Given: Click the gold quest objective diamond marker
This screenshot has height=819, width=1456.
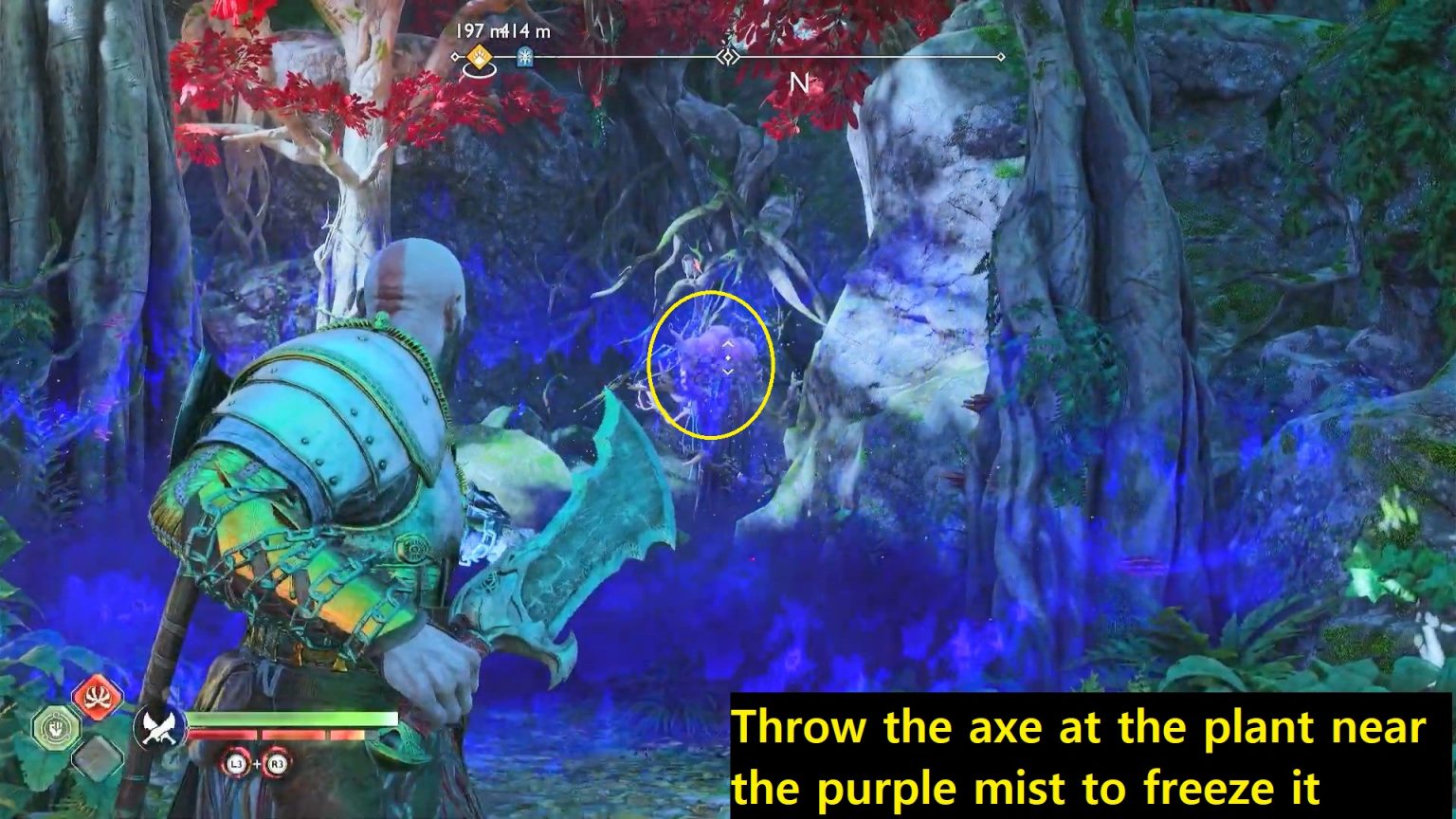Looking at the screenshot, I should pos(480,57).
